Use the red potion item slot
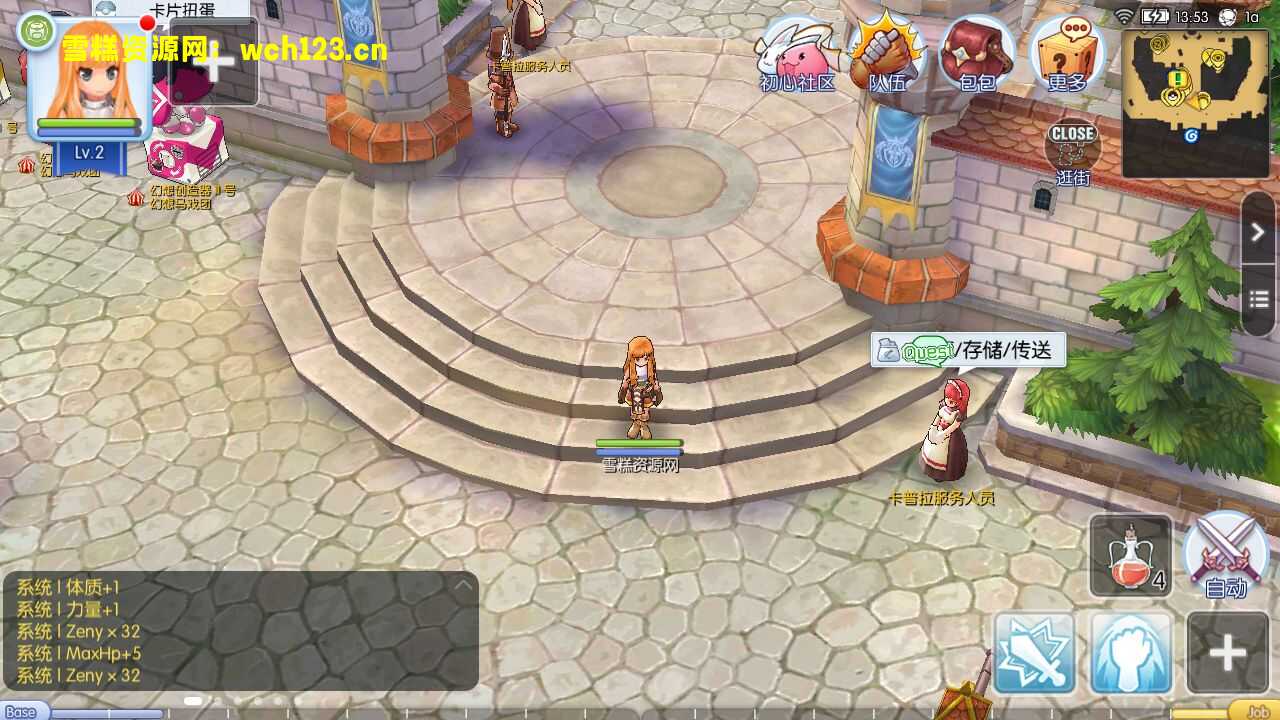 [x=1130, y=555]
